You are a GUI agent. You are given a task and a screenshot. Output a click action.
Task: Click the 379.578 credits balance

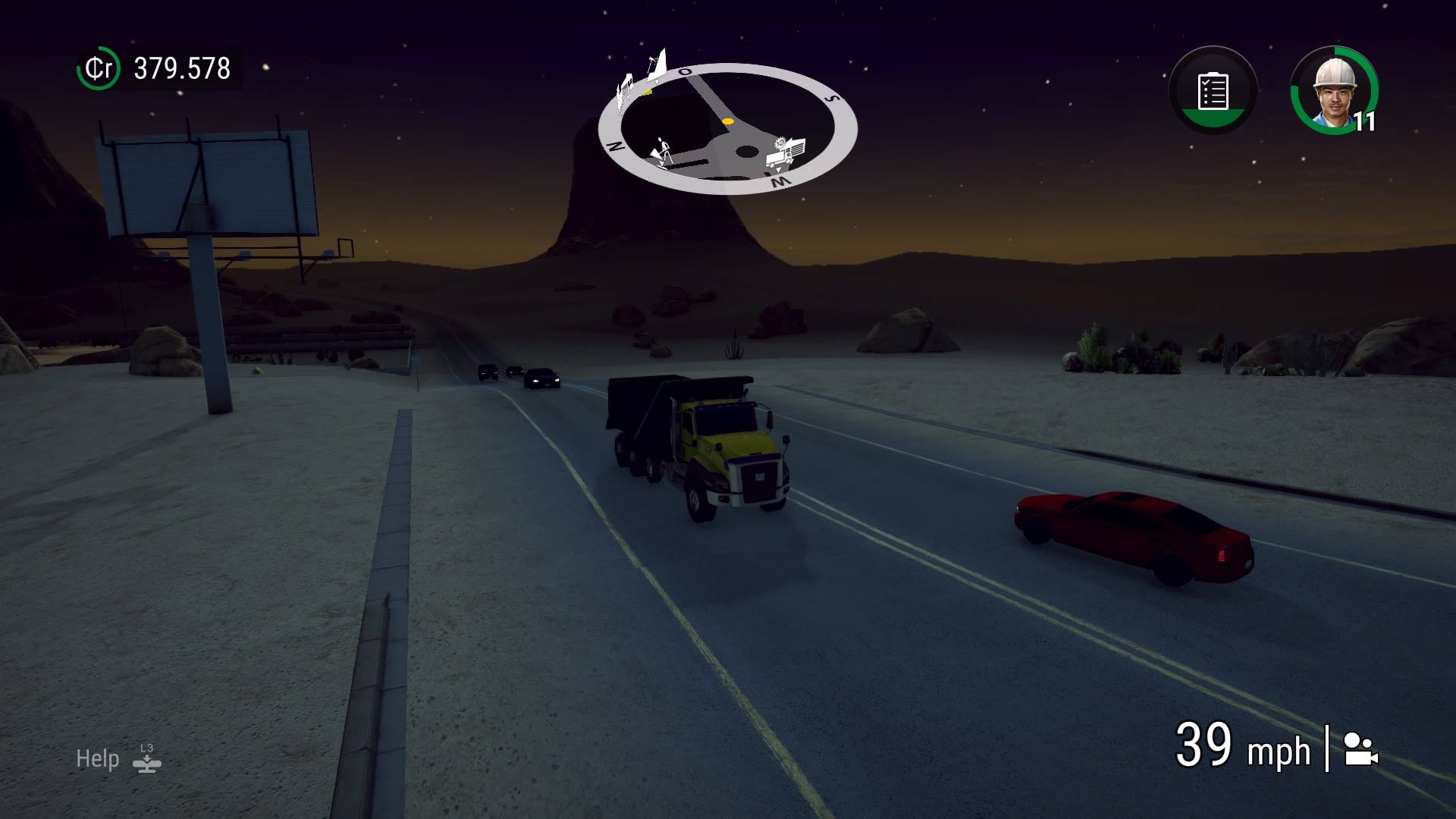(179, 68)
